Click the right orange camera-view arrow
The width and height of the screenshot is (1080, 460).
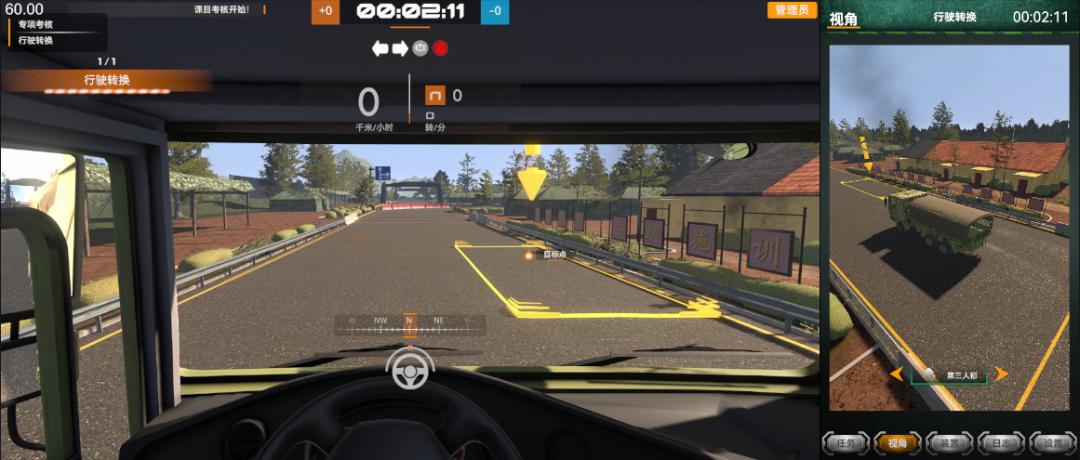click(x=1001, y=374)
